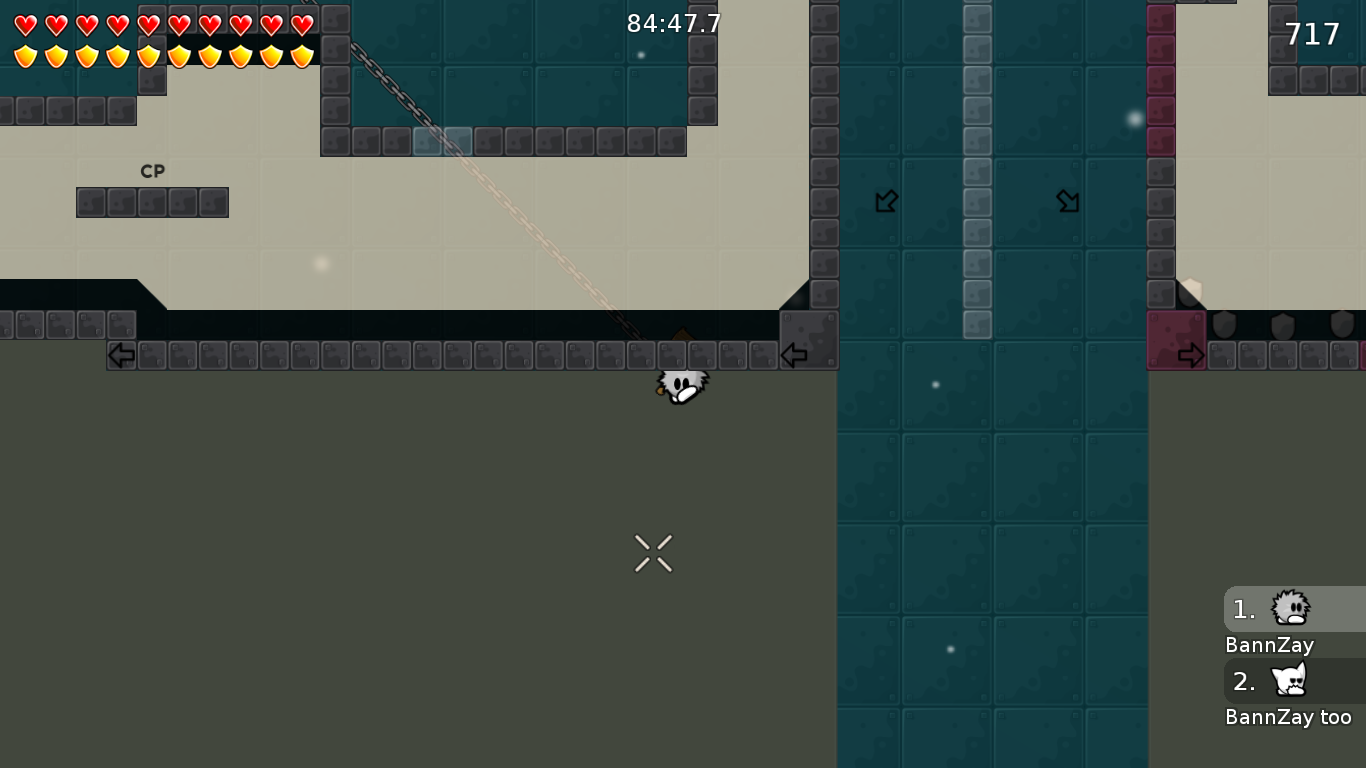Click the first heart in the health bar

coord(25,26)
